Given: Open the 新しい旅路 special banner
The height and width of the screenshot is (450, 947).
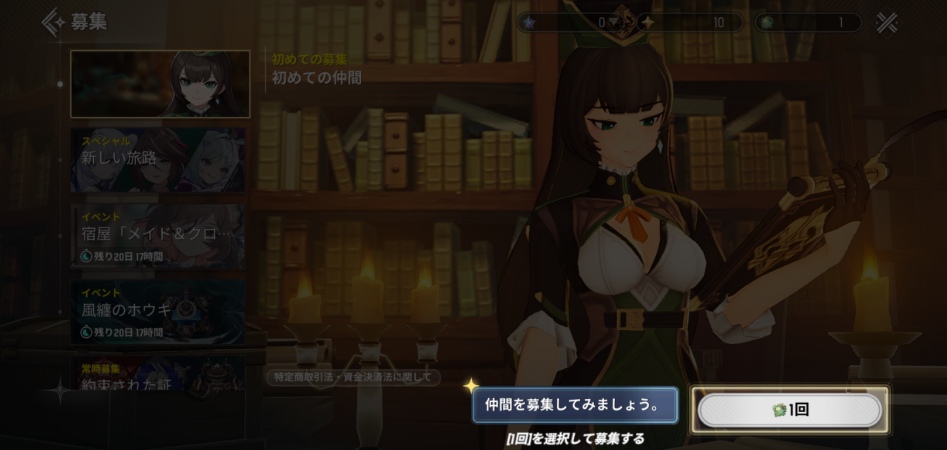Looking at the screenshot, I should pyautogui.click(x=158, y=159).
